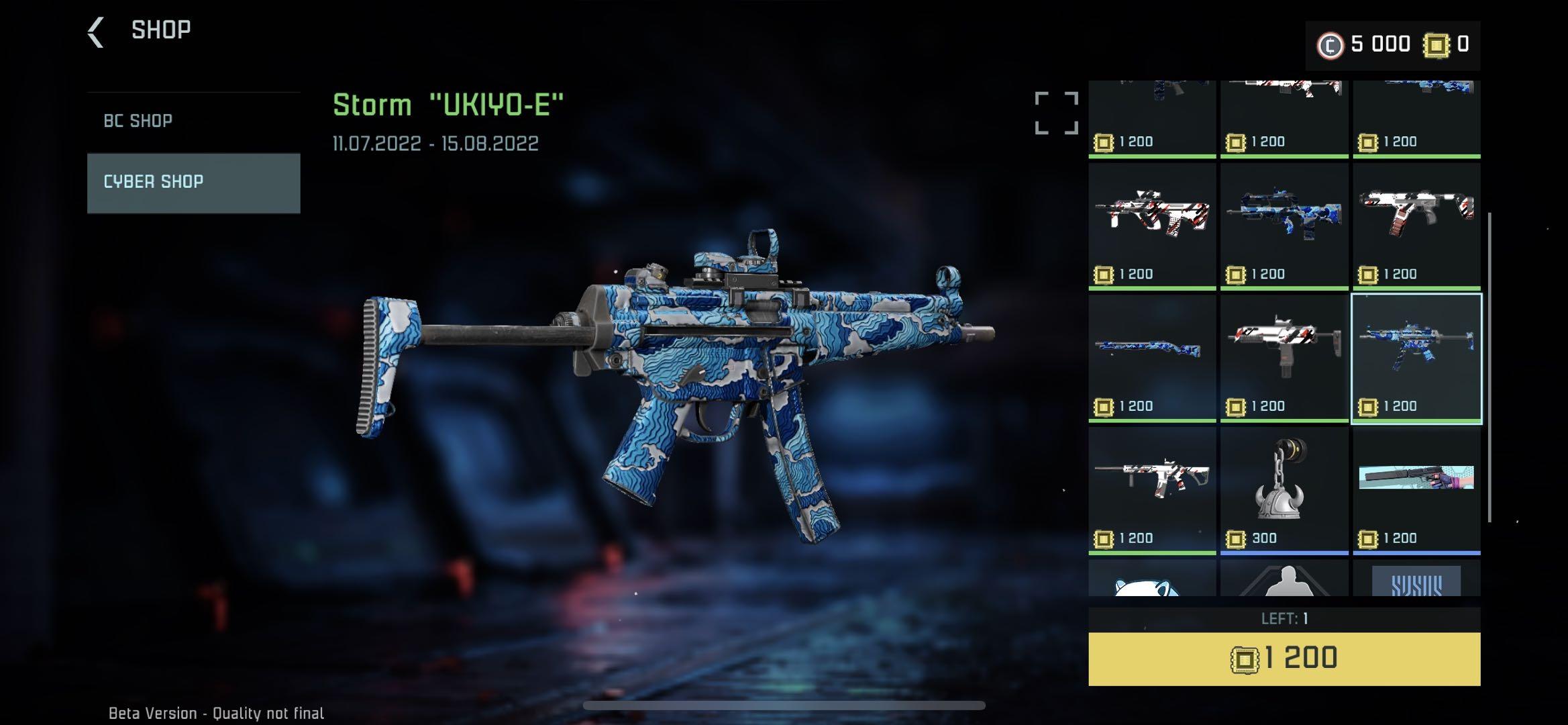The image size is (1568, 725).
Task: Select the blue bullpup rifle skin tile
Action: [x=1284, y=226]
